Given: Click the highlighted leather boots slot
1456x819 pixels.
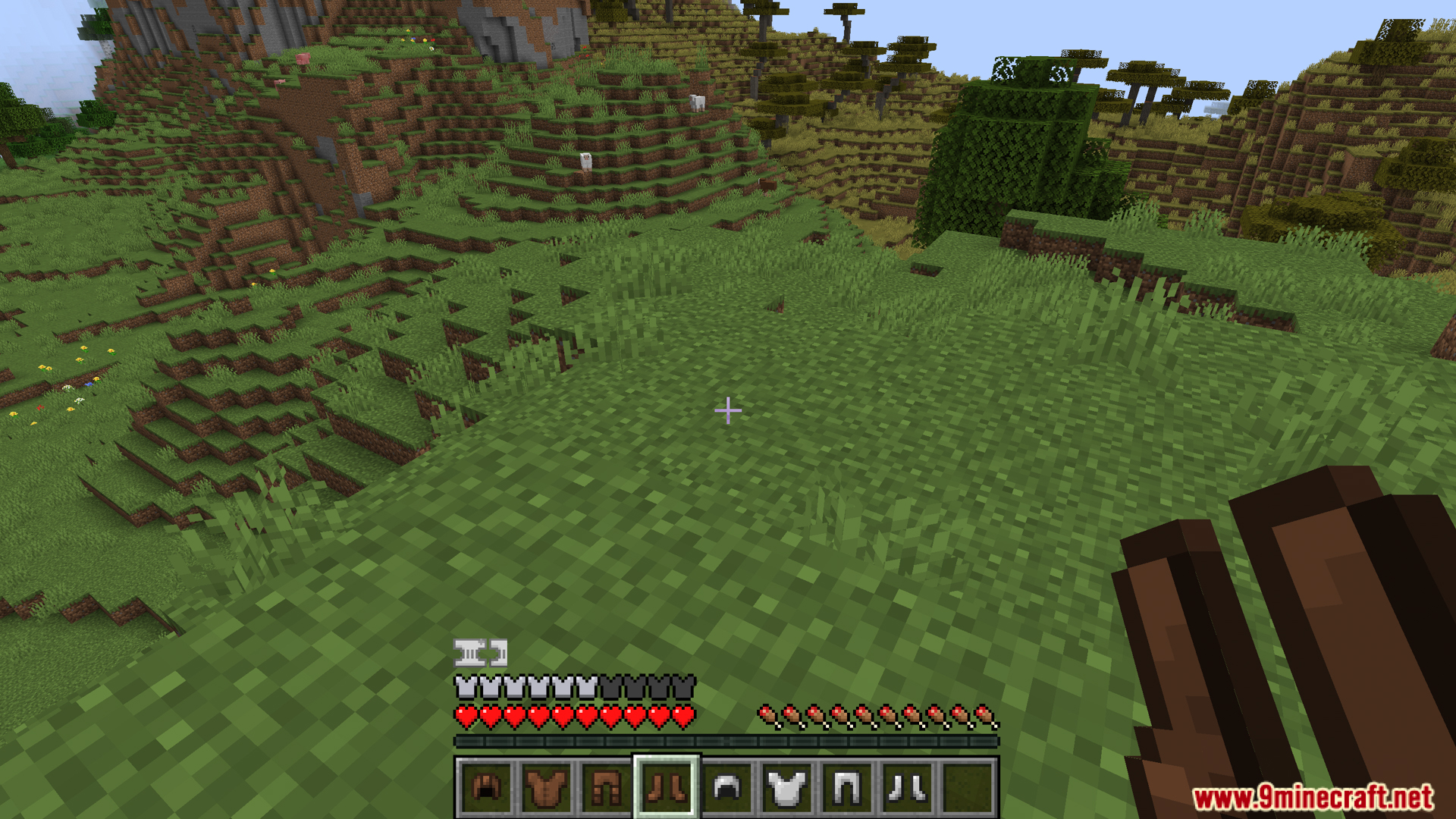Looking at the screenshot, I should coord(667,788).
